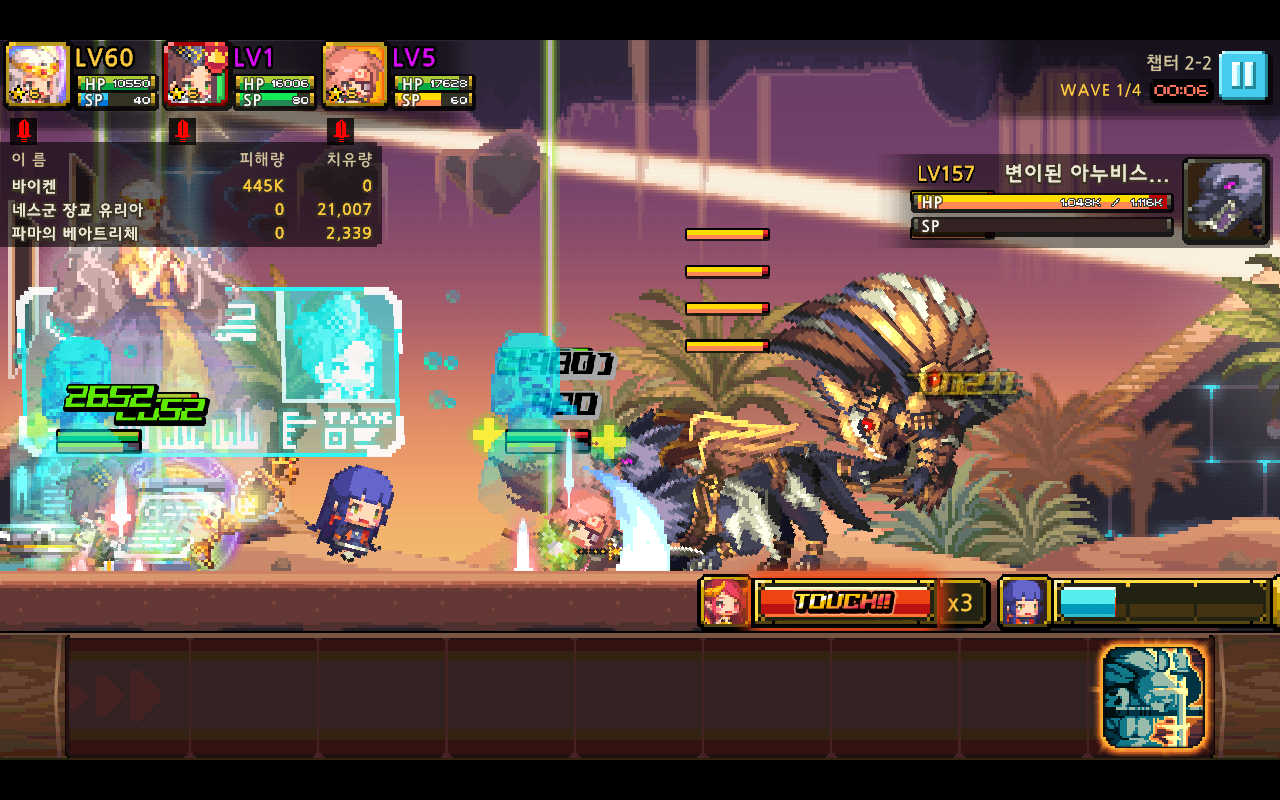The width and height of the screenshot is (1280, 800).
Task: Select the LV60 blonde hero portrait
Action: (x=37, y=75)
